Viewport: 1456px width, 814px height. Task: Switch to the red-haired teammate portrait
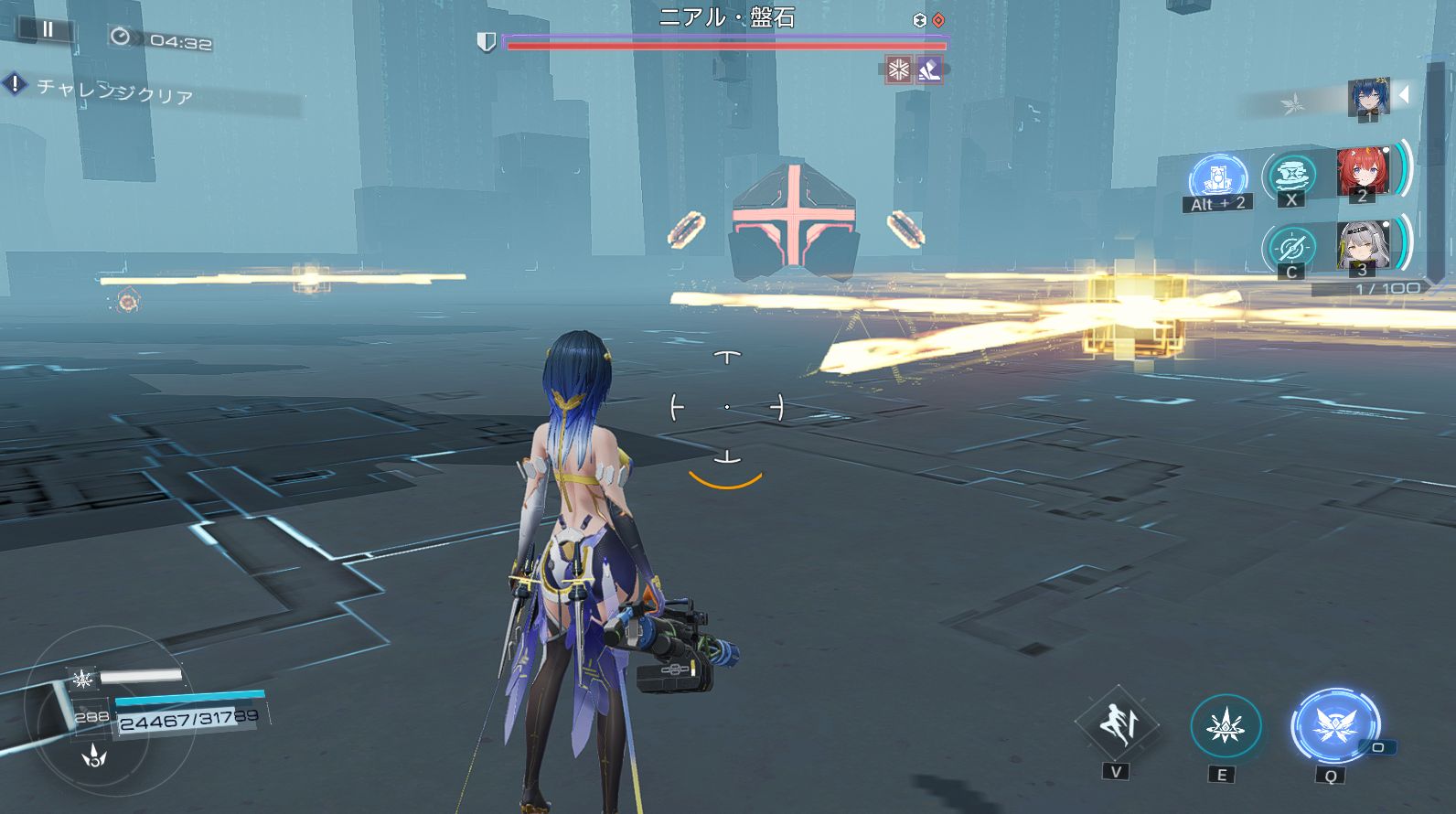tap(1362, 171)
